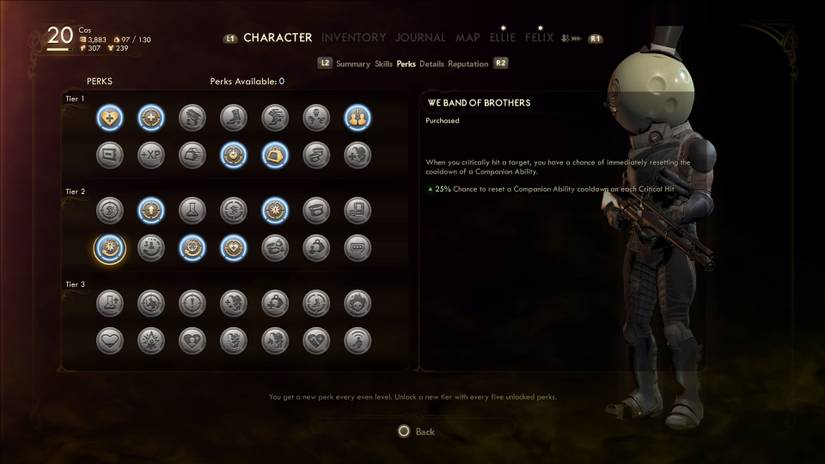Viewport: 825px width, 464px height.
Task: Open the Details sub-tab
Action: click(x=432, y=64)
